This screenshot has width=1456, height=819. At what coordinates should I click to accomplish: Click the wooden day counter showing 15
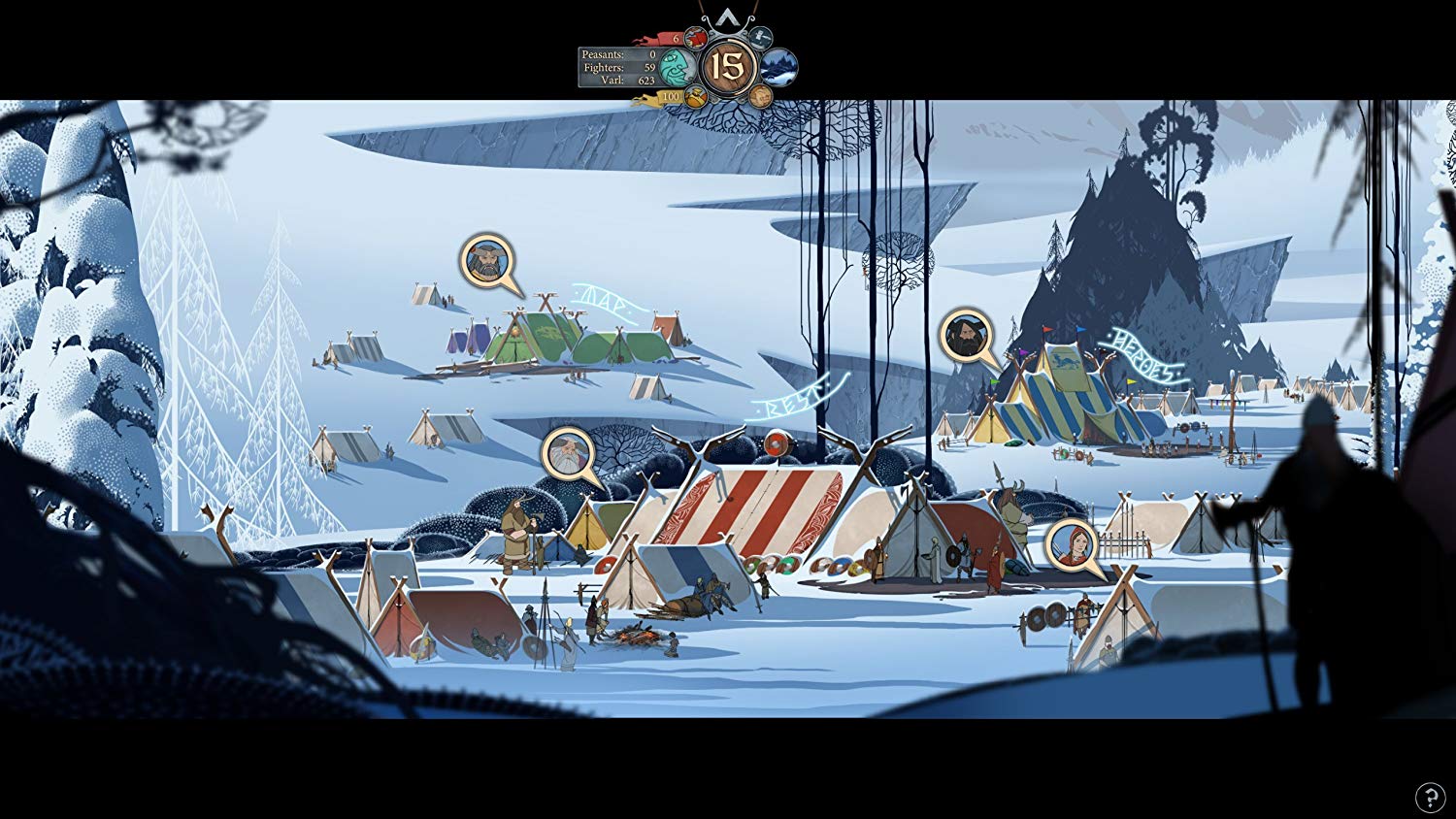(x=728, y=67)
